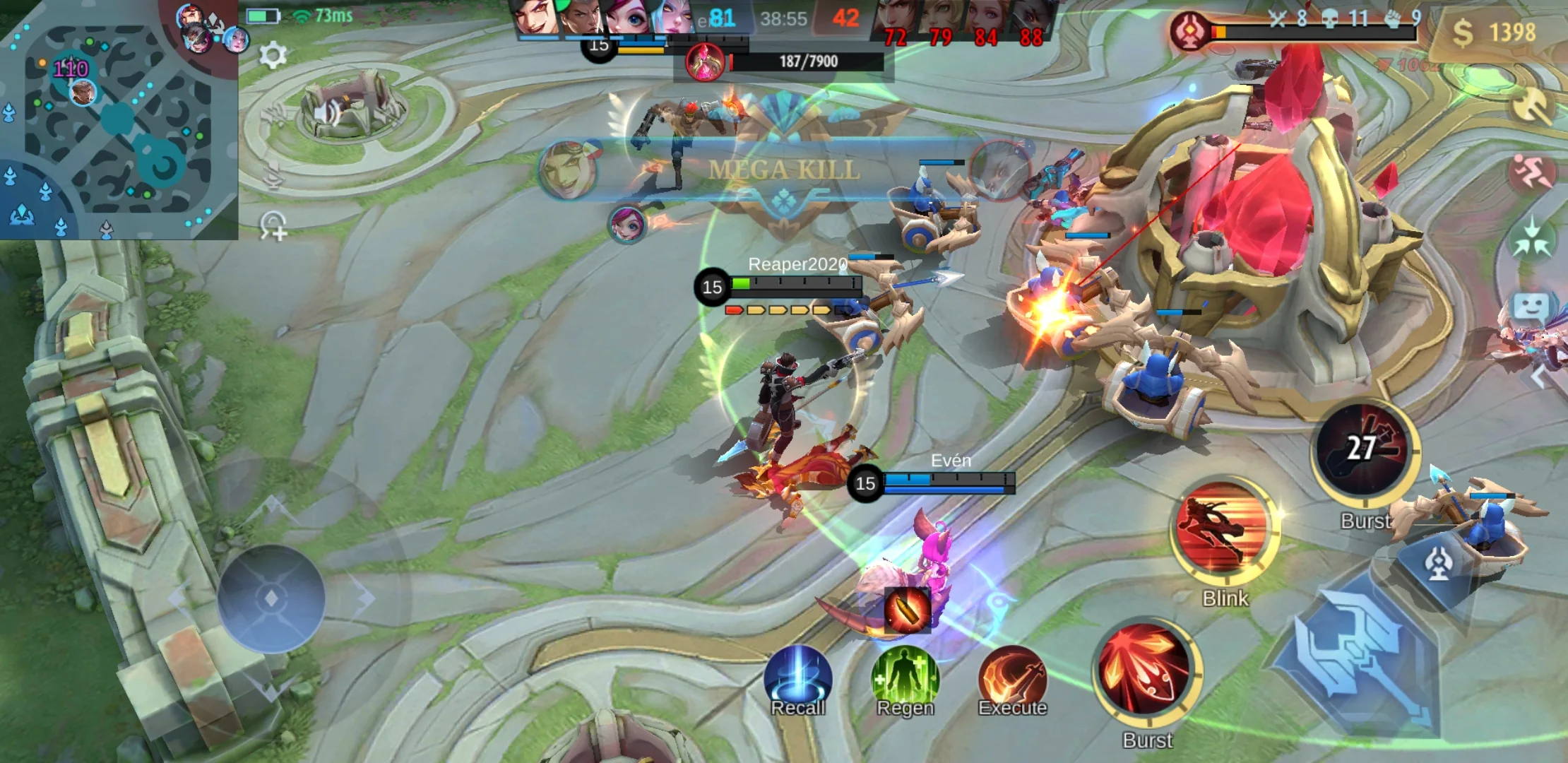Open settings with the gear icon
Image resolution: width=1568 pixels, height=763 pixels.
pyautogui.click(x=273, y=54)
